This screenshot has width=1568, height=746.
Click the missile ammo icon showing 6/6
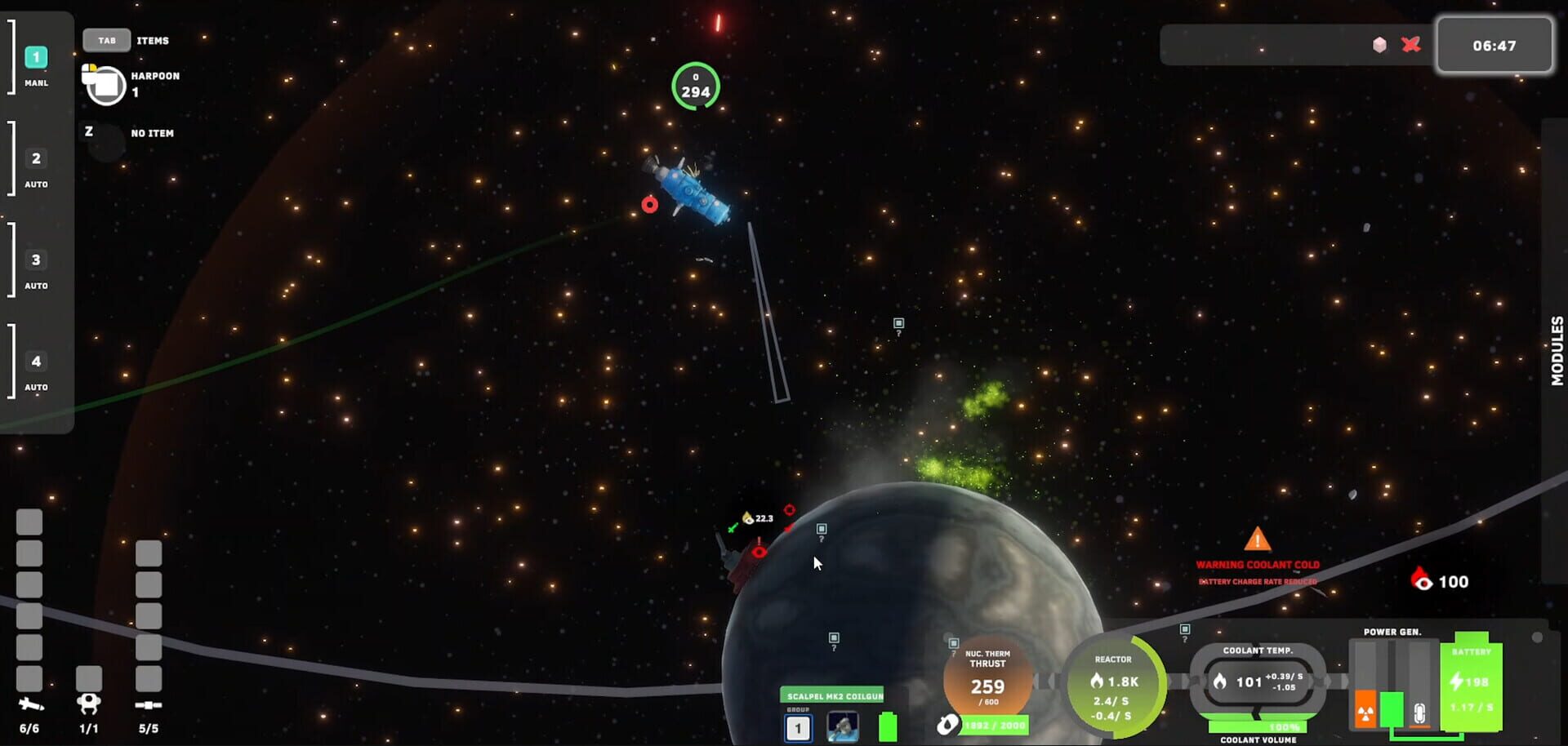point(29,702)
